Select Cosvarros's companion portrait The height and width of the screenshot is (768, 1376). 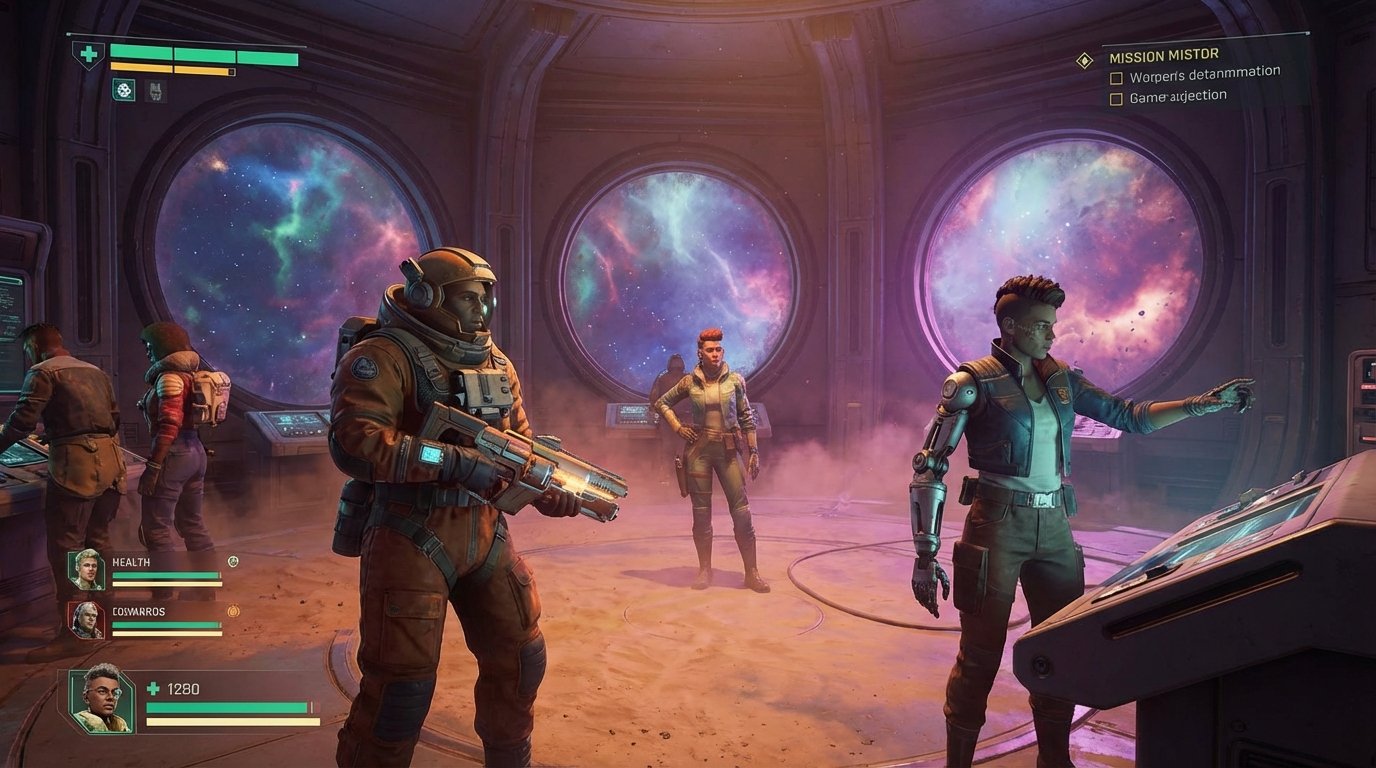(x=87, y=620)
